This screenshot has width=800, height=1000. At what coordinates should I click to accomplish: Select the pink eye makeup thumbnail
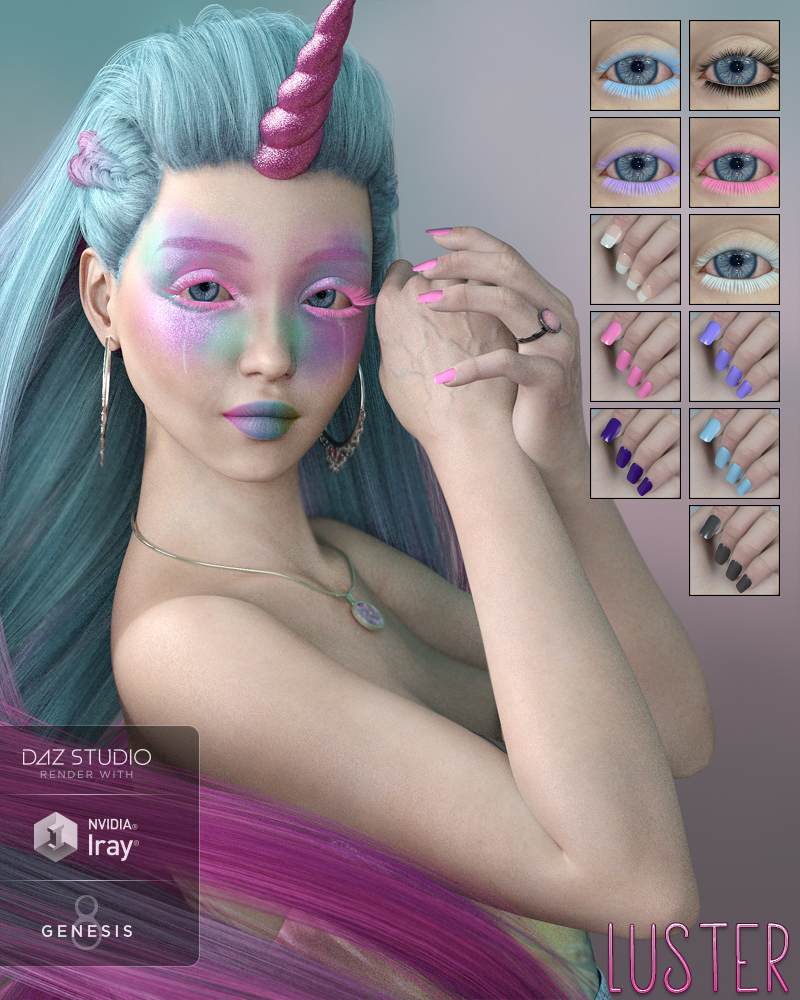tap(734, 163)
